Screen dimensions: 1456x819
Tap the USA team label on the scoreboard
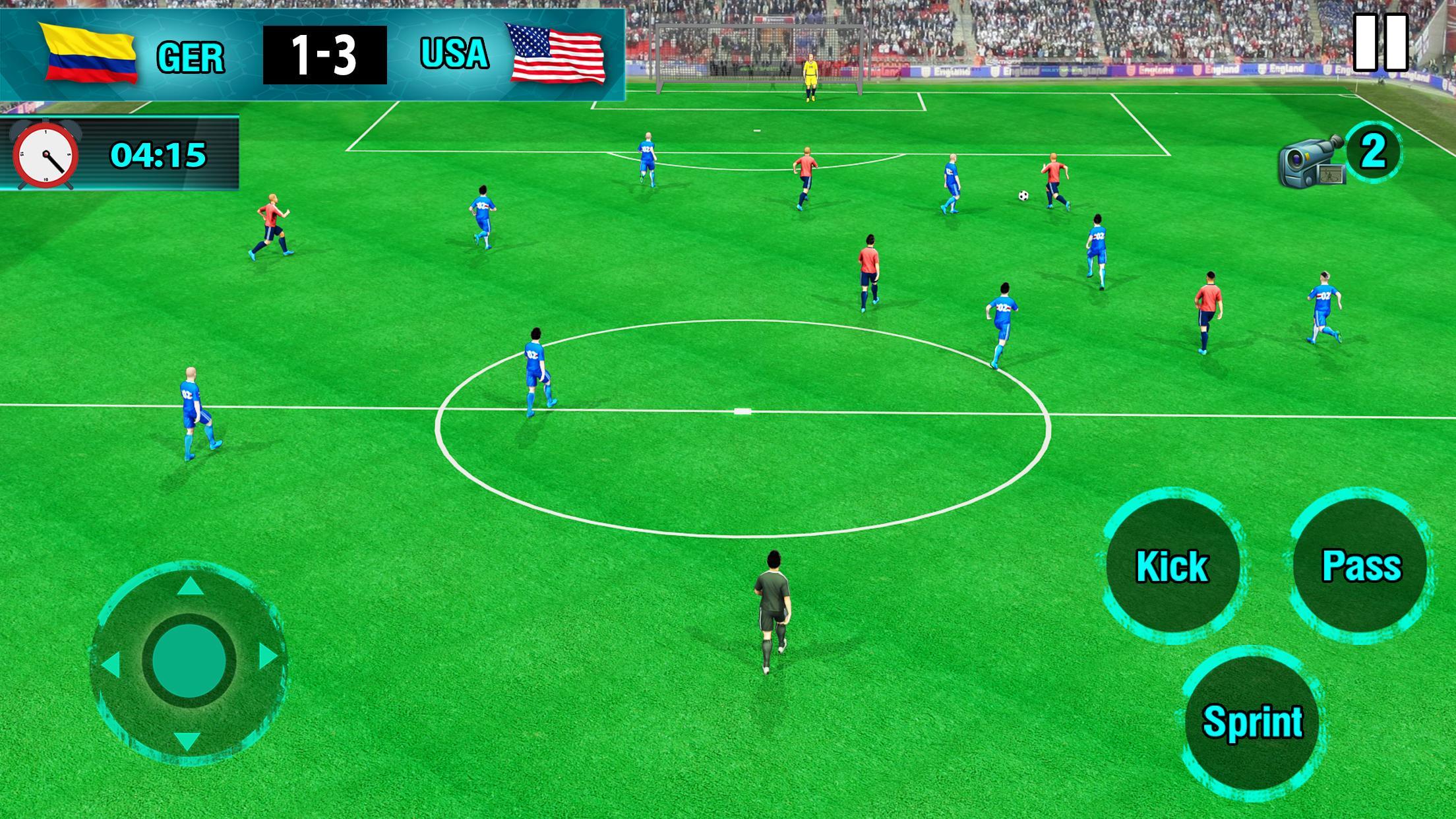[454, 54]
